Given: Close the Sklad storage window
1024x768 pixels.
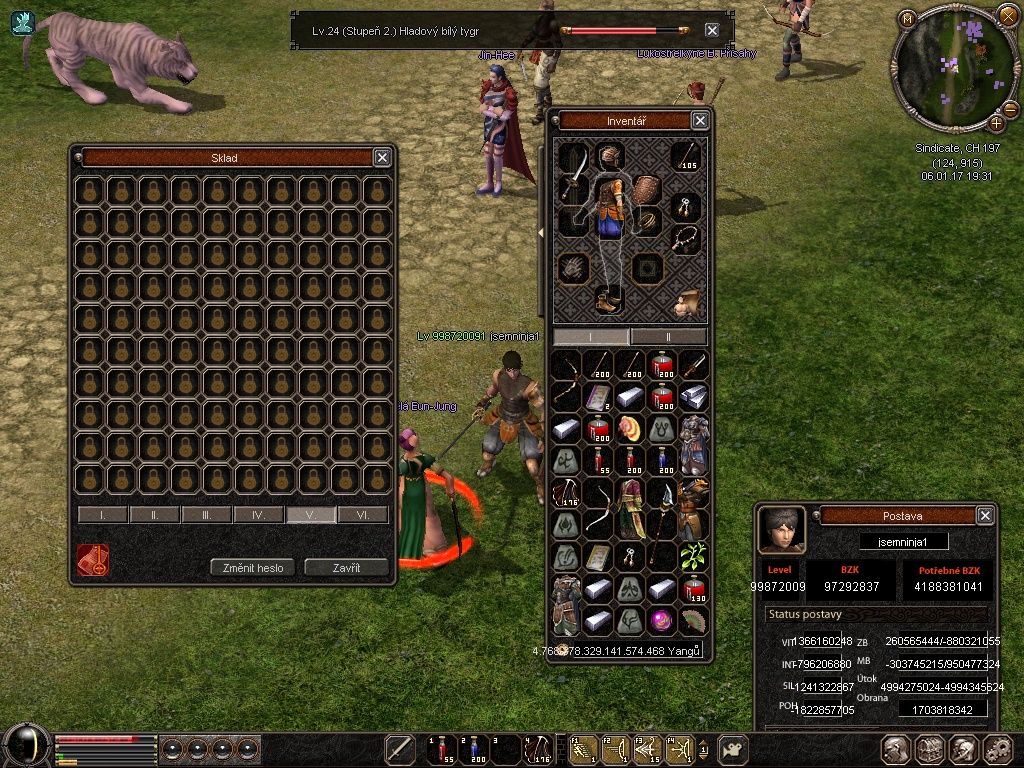Looking at the screenshot, I should tap(382, 157).
